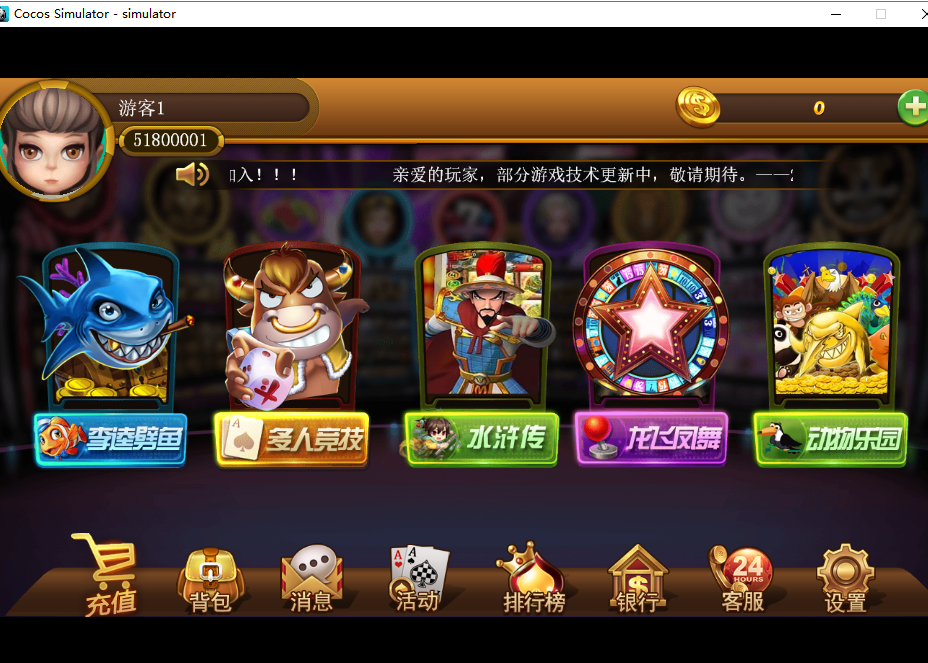View 消息 messages
The height and width of the screenshot is (663, 928).
pos(311,581)
